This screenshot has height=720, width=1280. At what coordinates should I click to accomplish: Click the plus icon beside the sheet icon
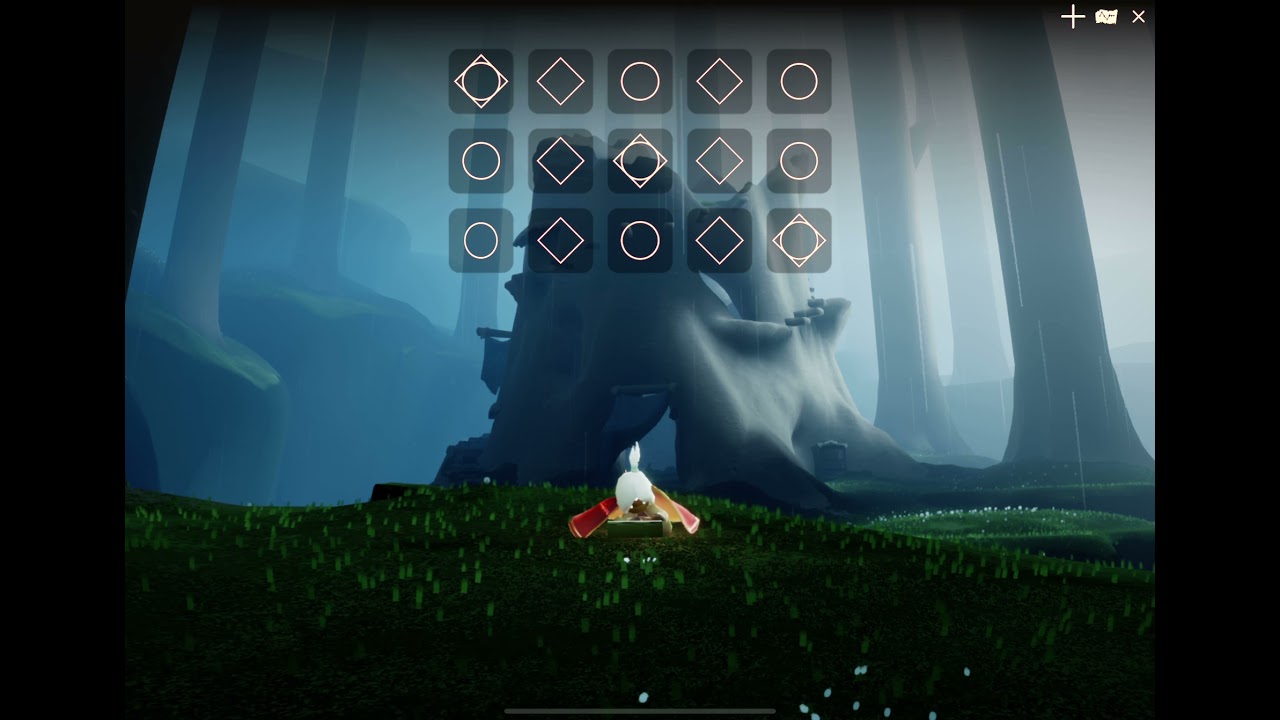click(1072, 17)
